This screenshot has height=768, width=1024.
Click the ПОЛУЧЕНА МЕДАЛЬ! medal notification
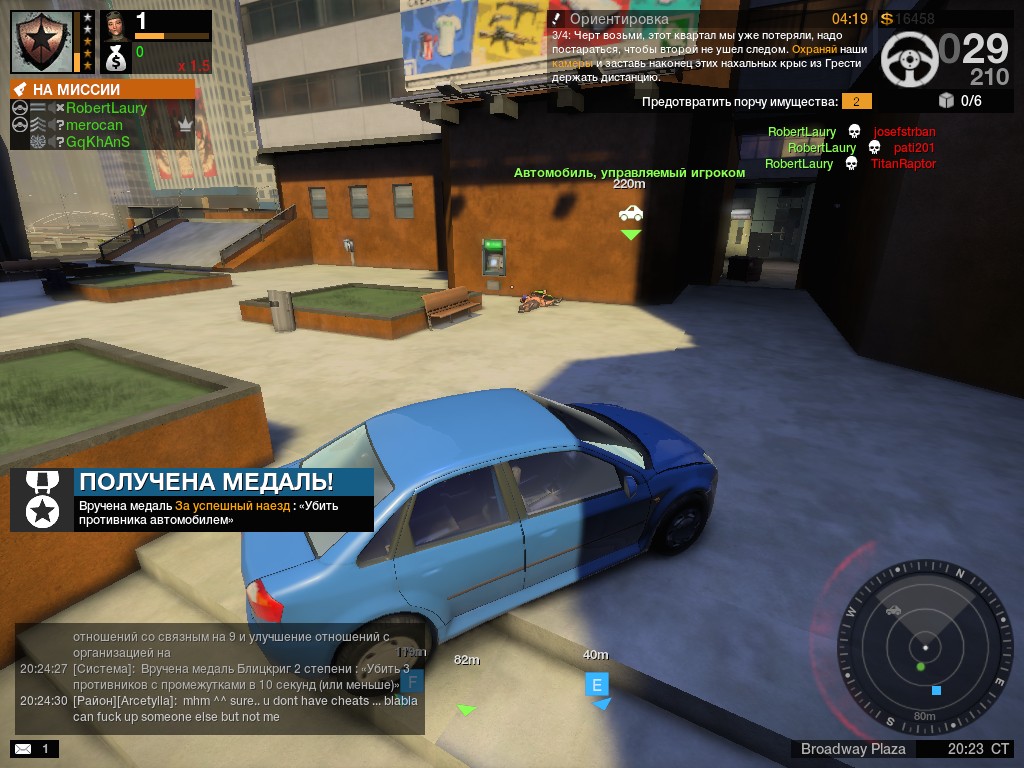tap(206, 481)
